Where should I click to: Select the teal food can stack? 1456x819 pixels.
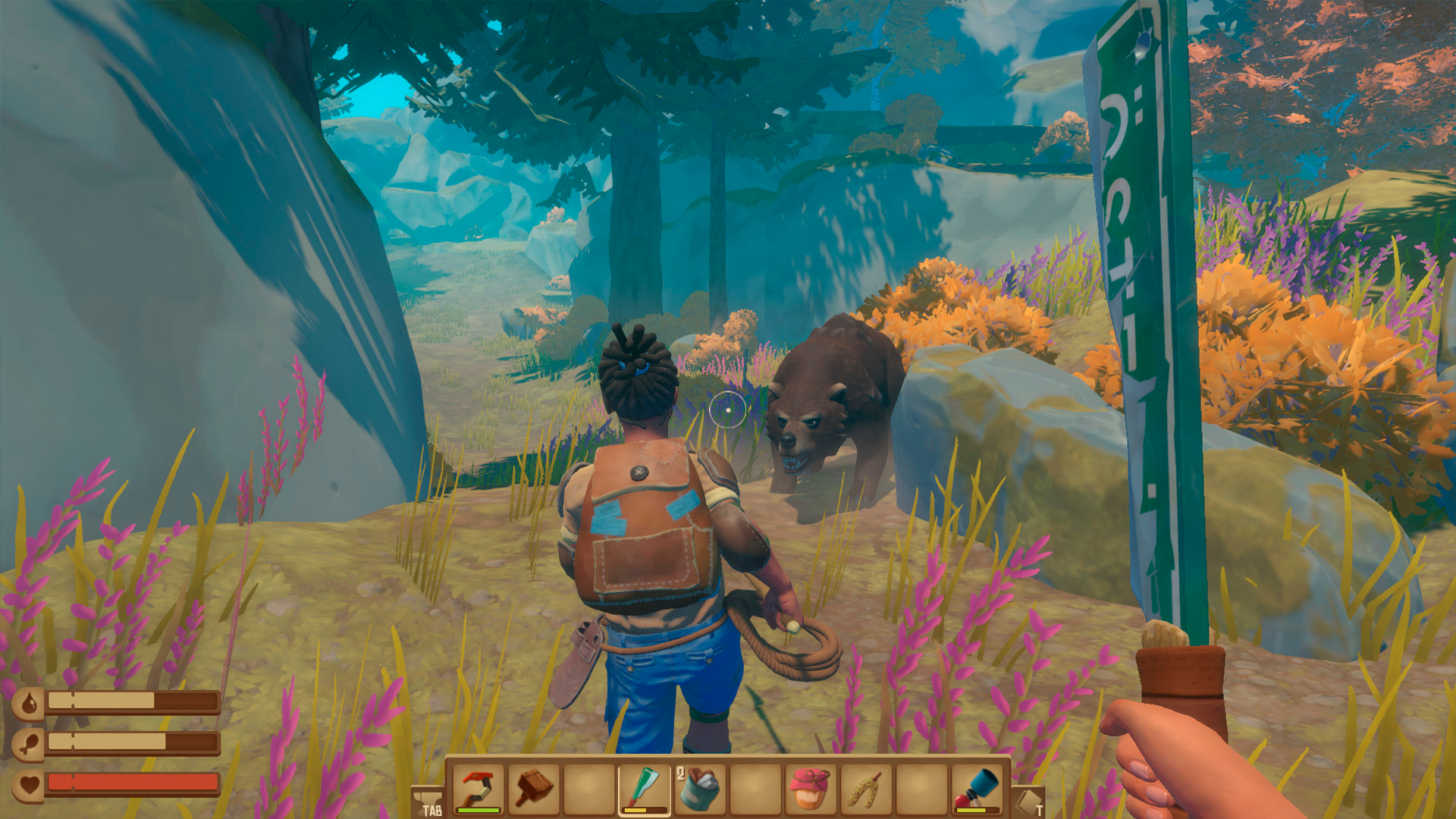(x=699, y=789)
